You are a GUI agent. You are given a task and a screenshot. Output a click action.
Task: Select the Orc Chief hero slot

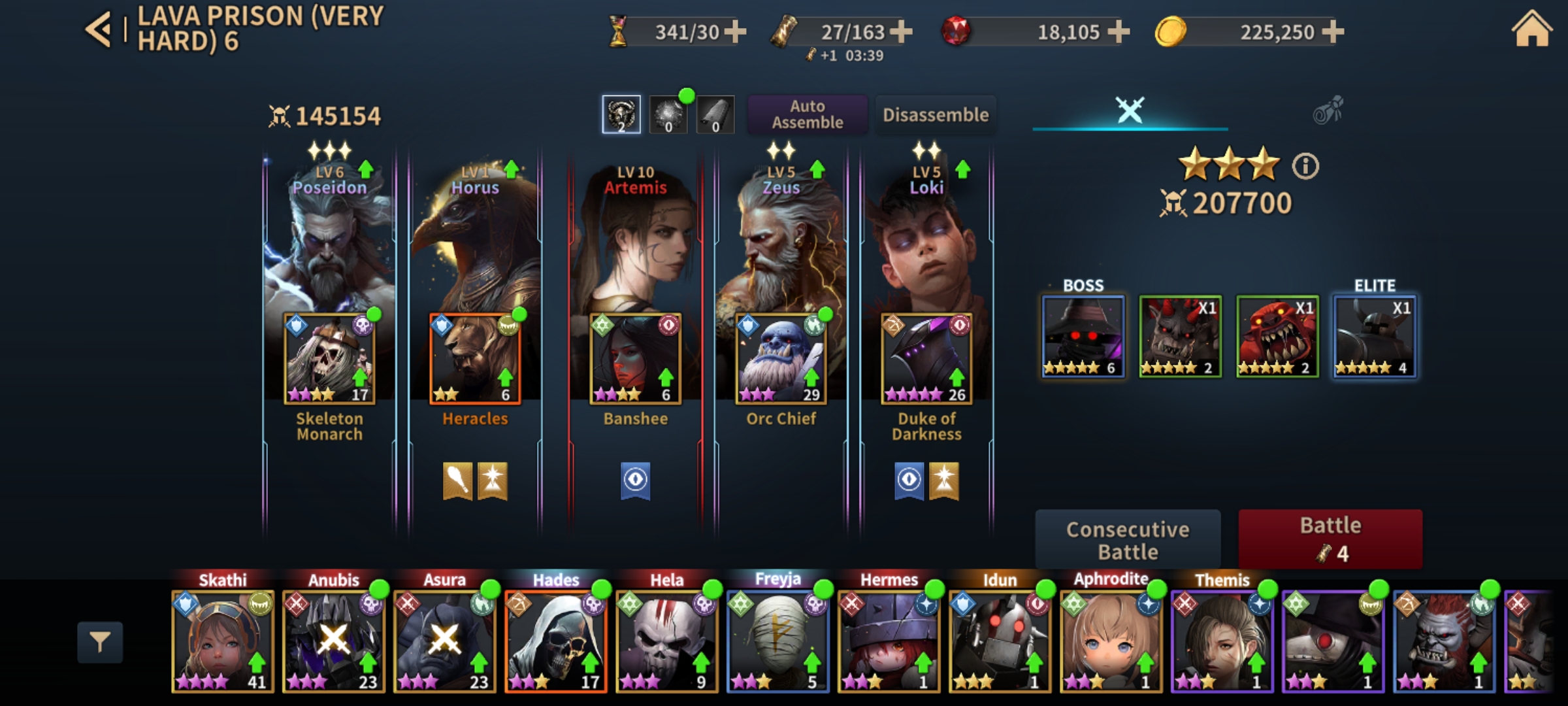(781, 358)
